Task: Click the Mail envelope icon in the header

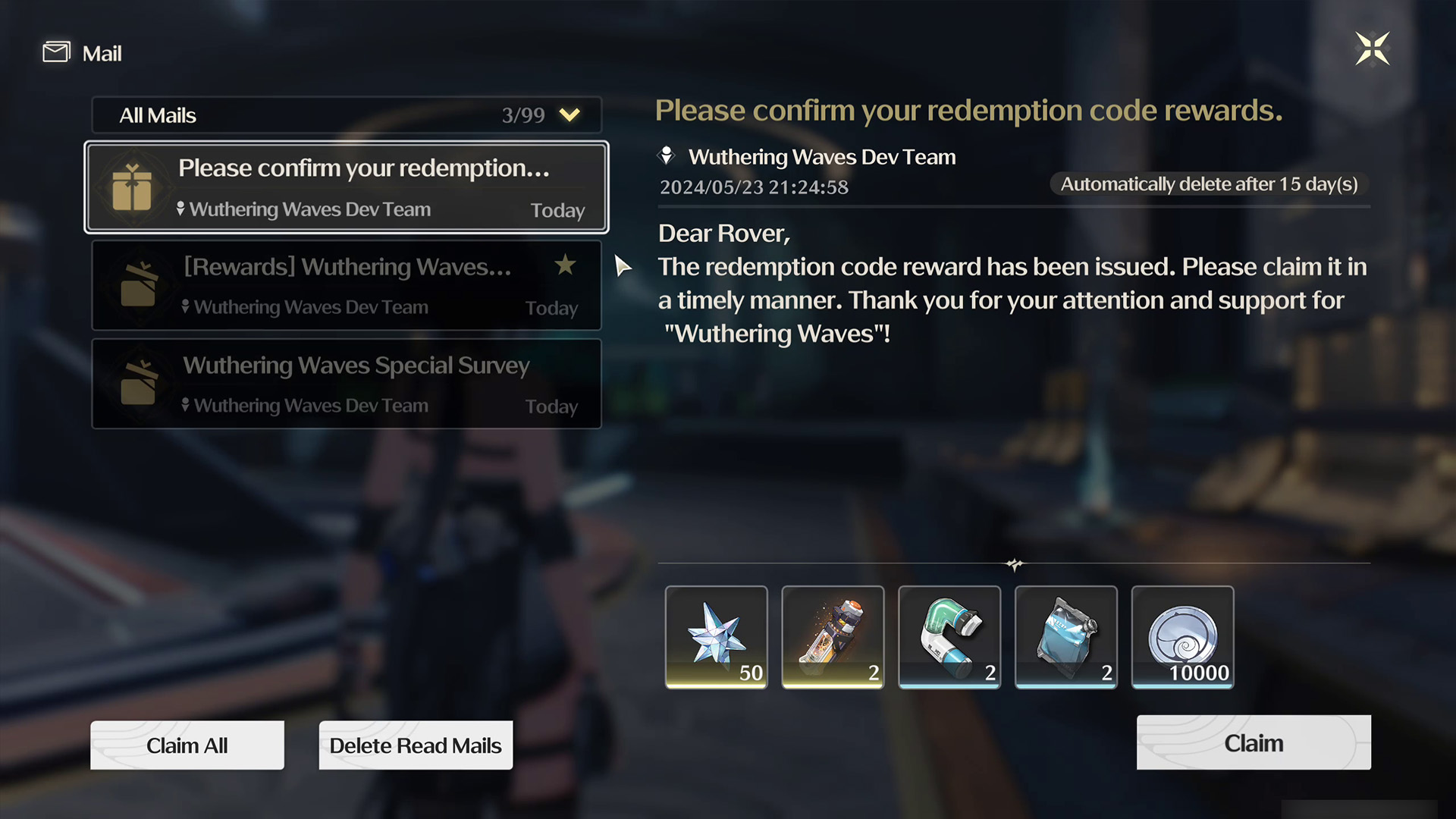Action: [56, 52]
